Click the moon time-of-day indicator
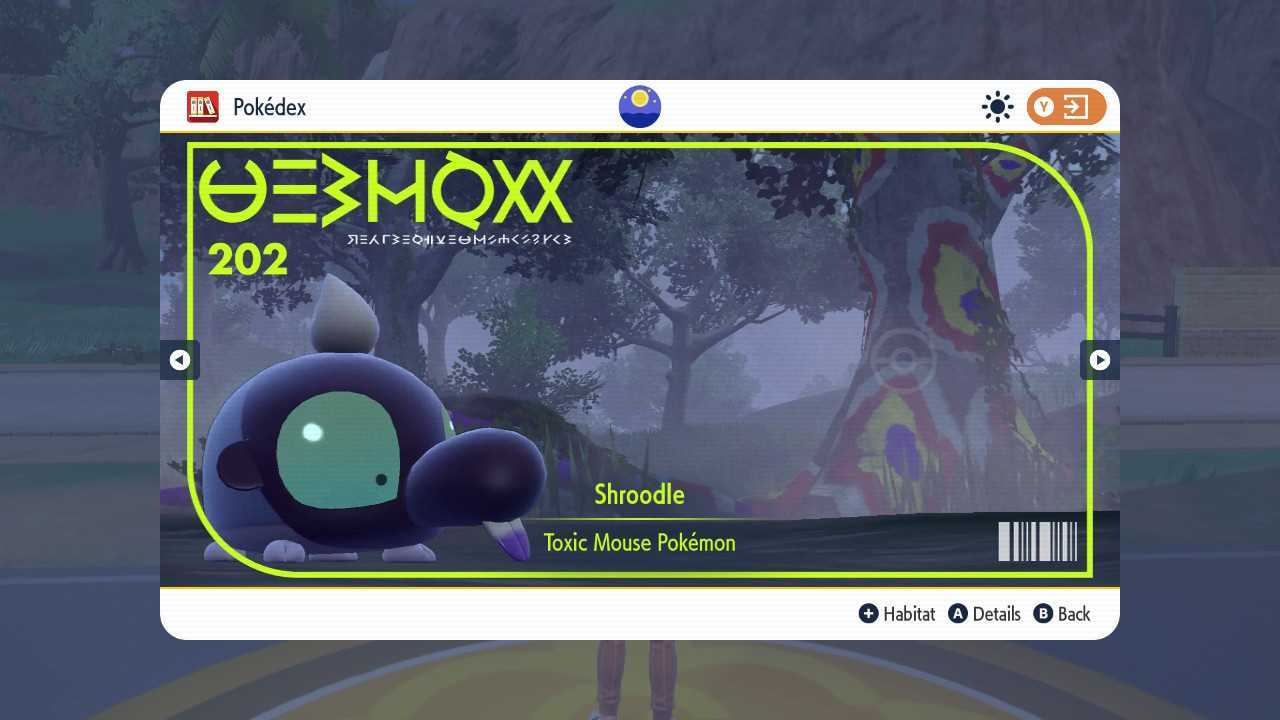Screen dimensions: 1280x720 tap(639, 106)
